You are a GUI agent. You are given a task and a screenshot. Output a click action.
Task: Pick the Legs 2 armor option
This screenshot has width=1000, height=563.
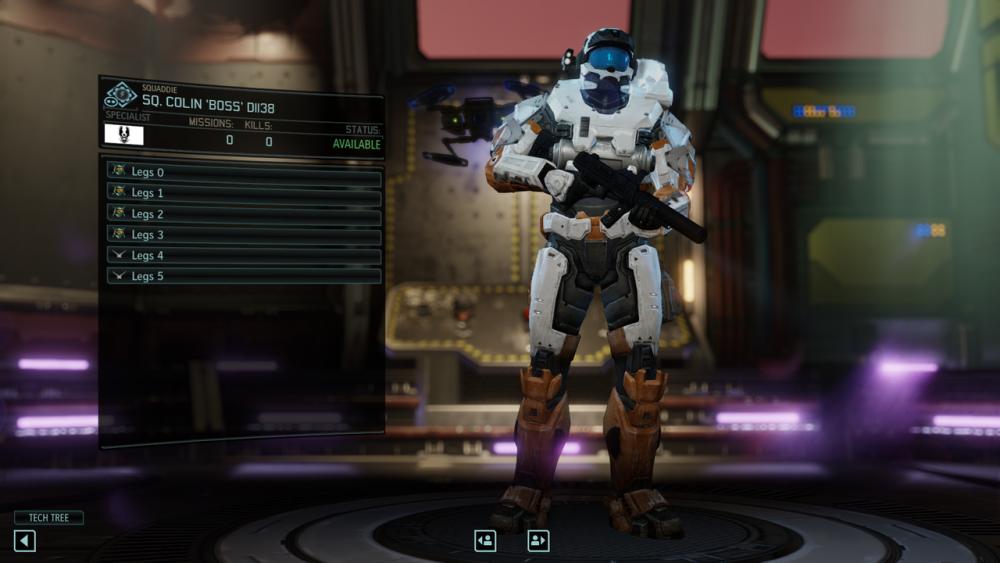coord(244,214)
